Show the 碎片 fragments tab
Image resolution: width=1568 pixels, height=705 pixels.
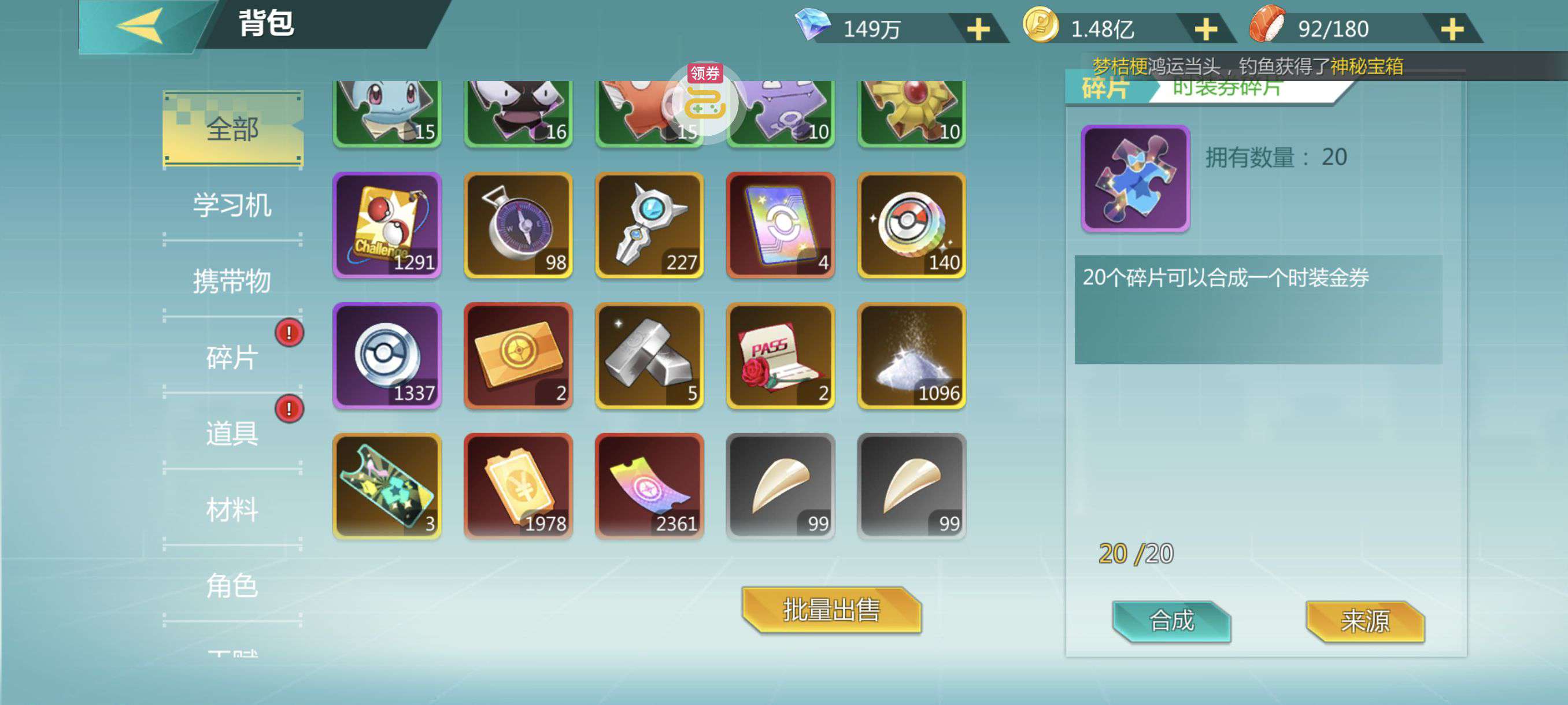232,357
